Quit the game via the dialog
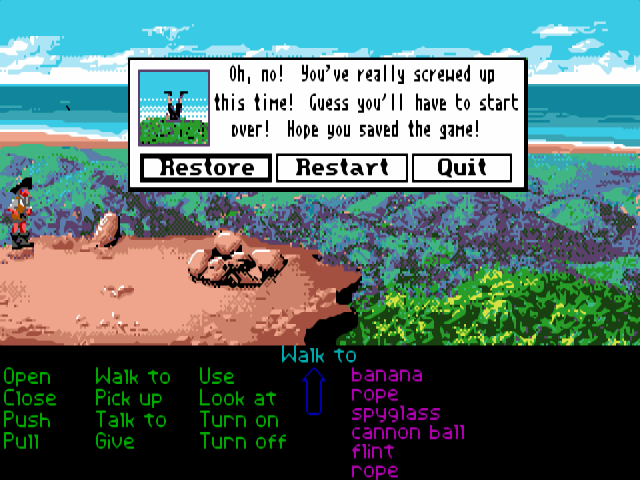The height and width of the screenshot is (480, 640). coord(461,167)
